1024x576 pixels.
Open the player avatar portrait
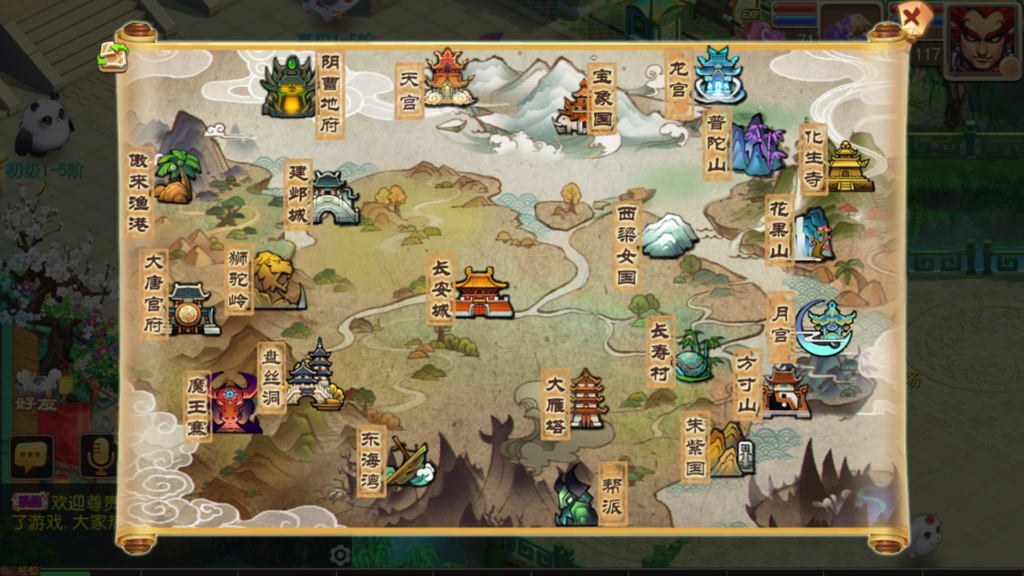pos(983,42)
